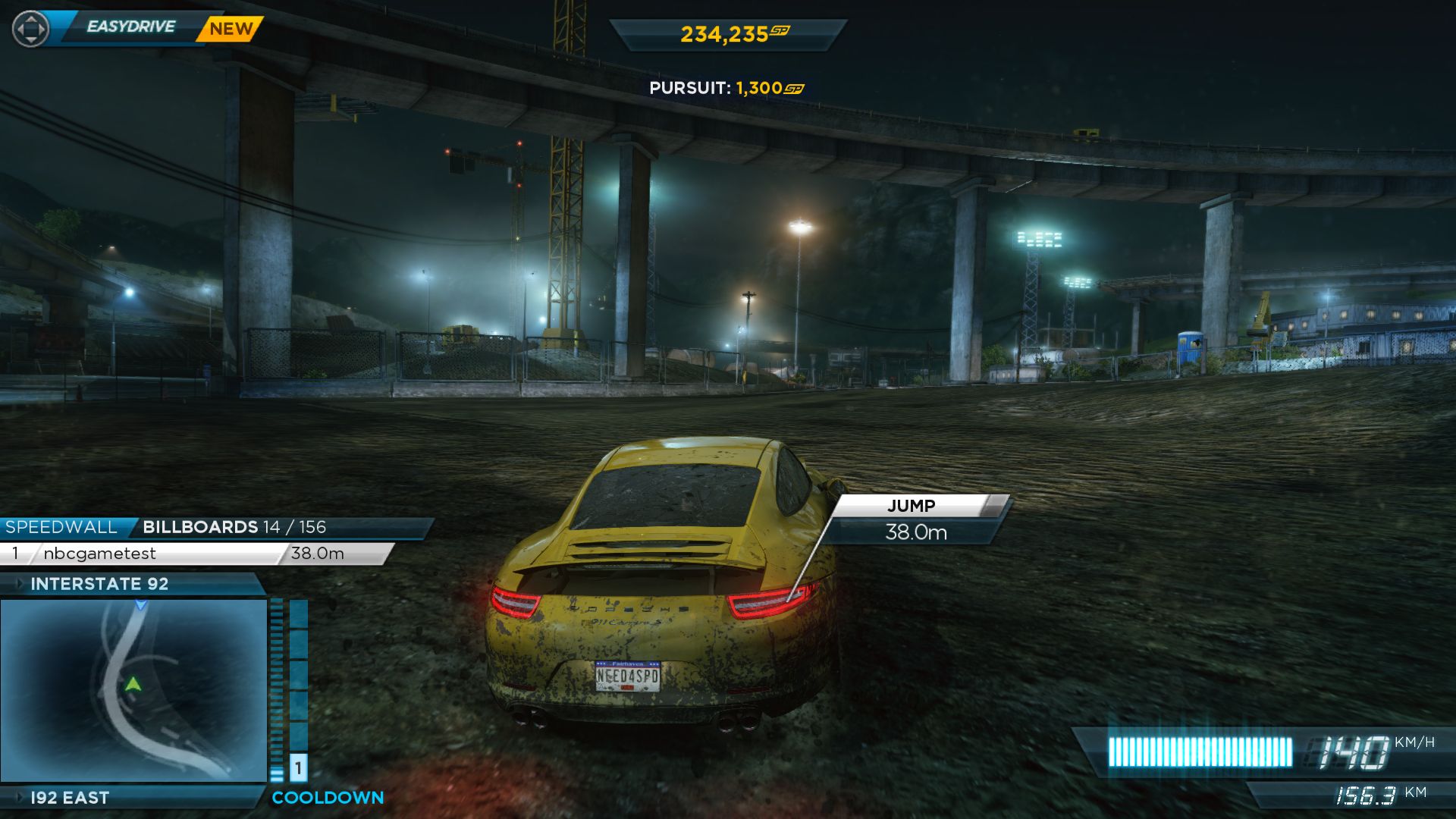
Task: Select the Speedwall tab
Action: 62,527
